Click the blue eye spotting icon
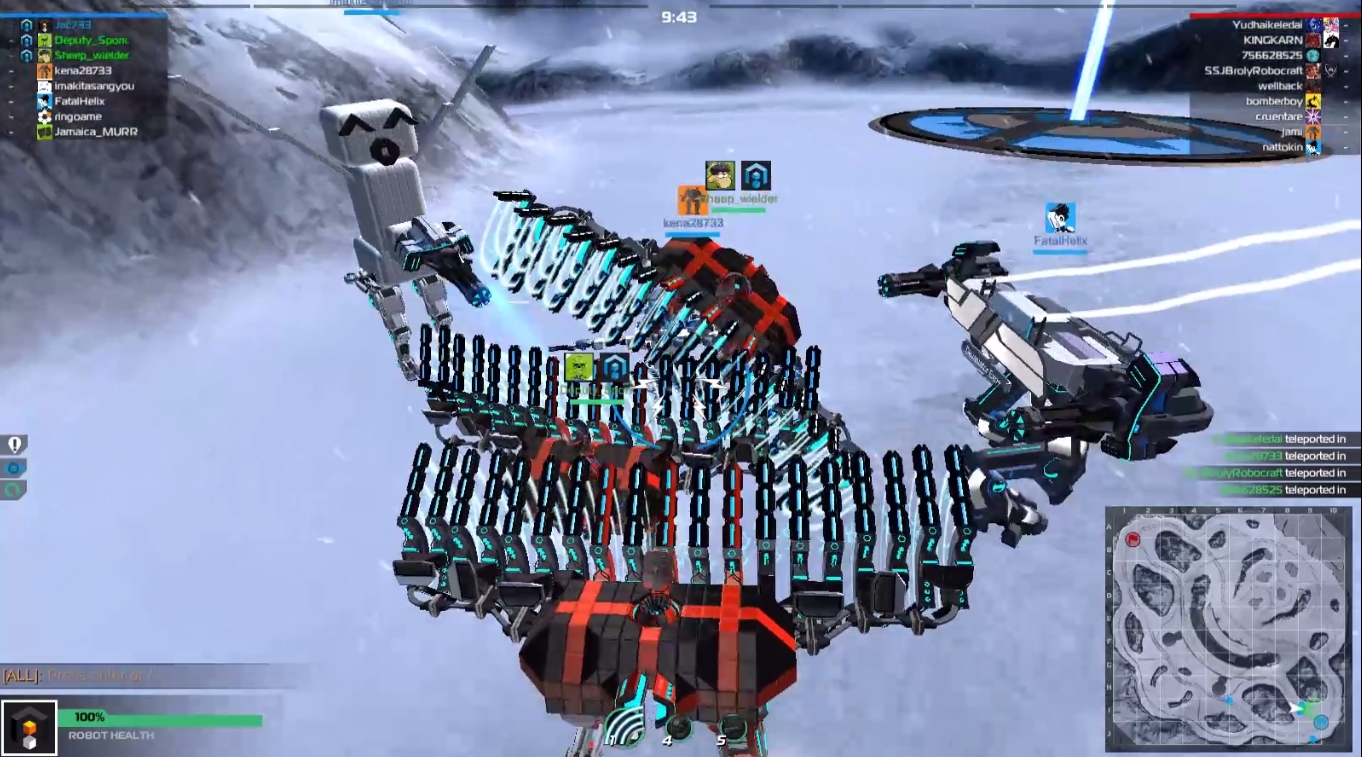Image resolution: width=1362 pixels, height=757 pixels. (14, 468)
